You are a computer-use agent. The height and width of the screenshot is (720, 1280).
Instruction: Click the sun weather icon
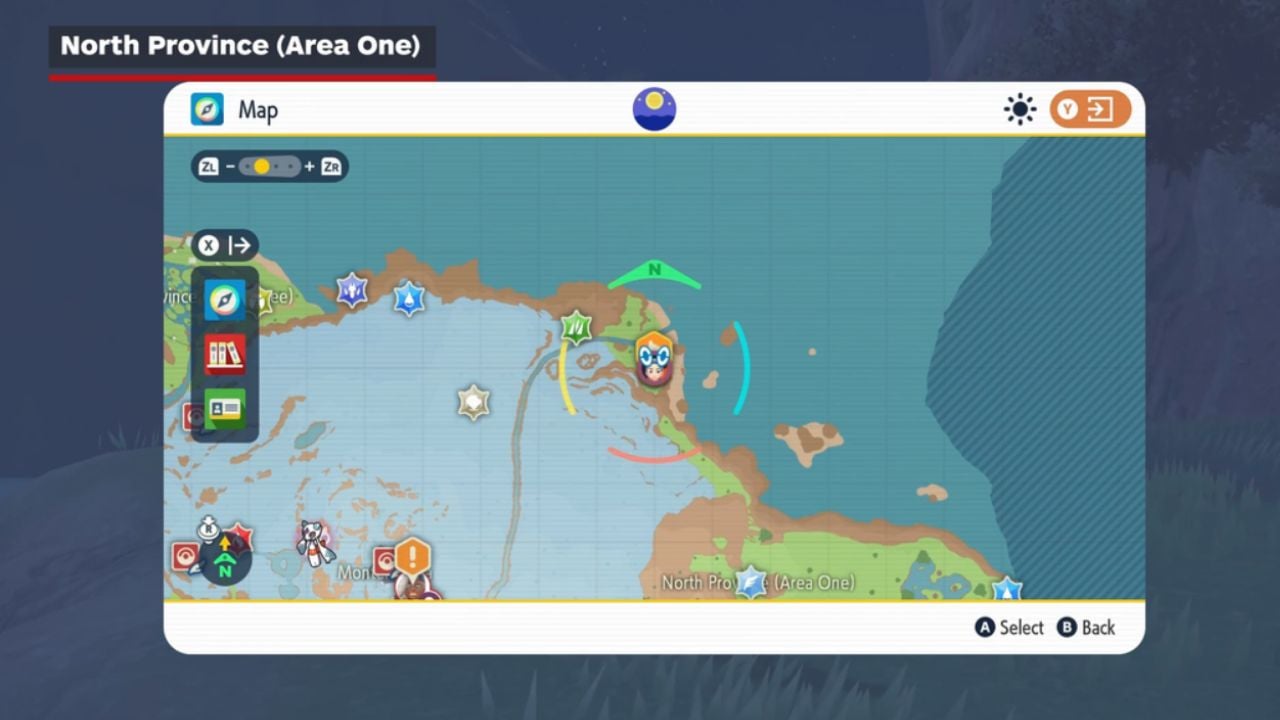click(1020, 109)
